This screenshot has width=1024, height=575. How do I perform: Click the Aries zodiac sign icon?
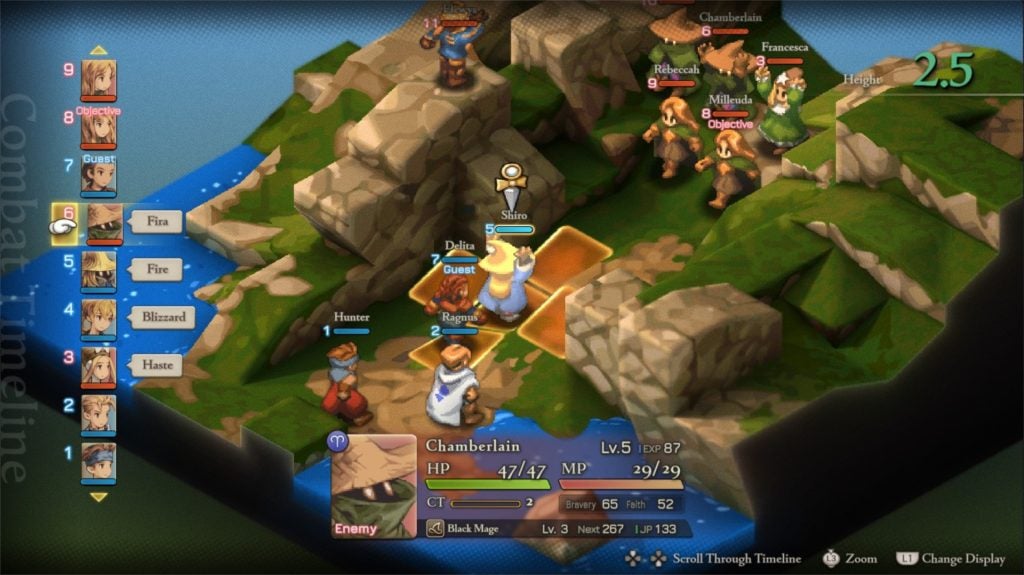click(338, 441)
